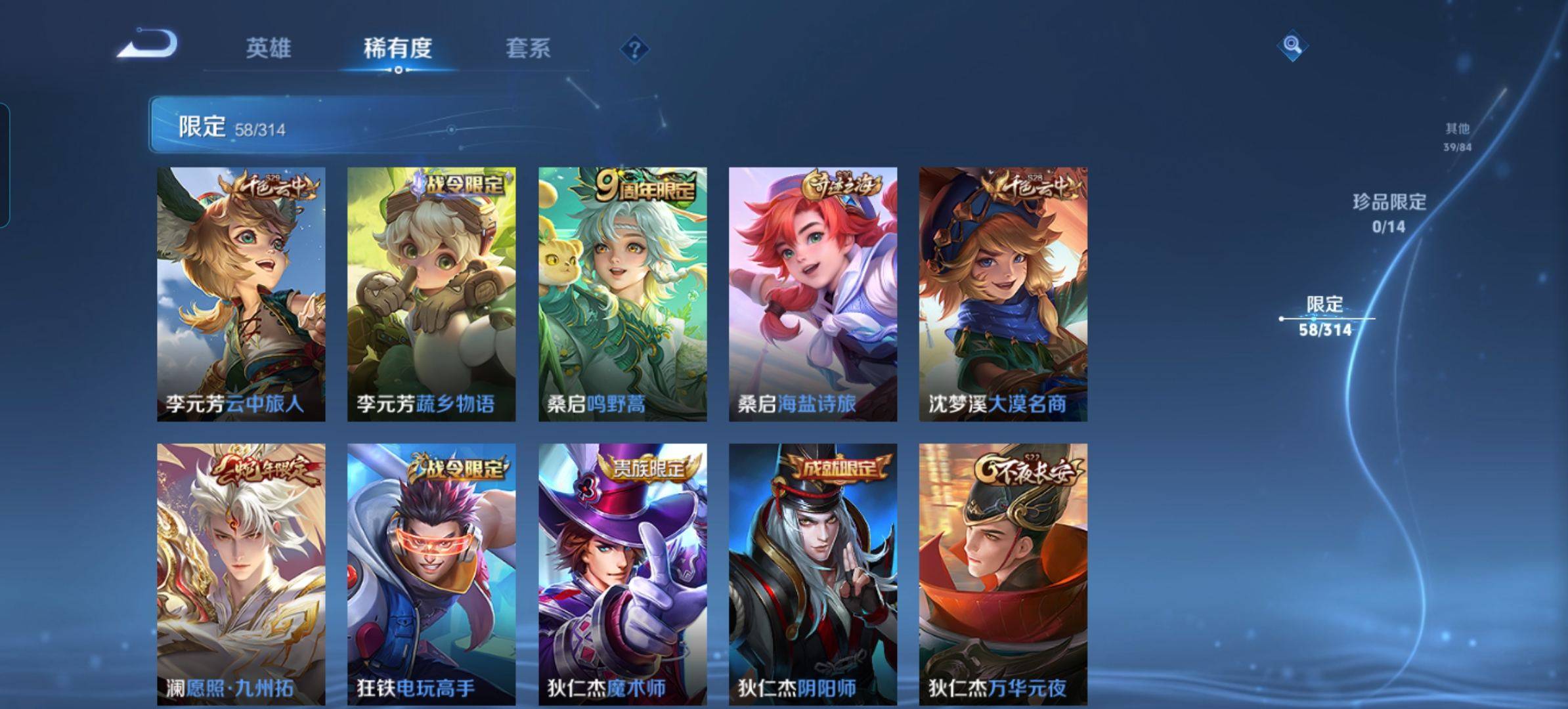The height and width of the screenshot is (709, 1568).
Task: Open the 狄仁杰 魔术师 skin card
Action: [622, 574]
